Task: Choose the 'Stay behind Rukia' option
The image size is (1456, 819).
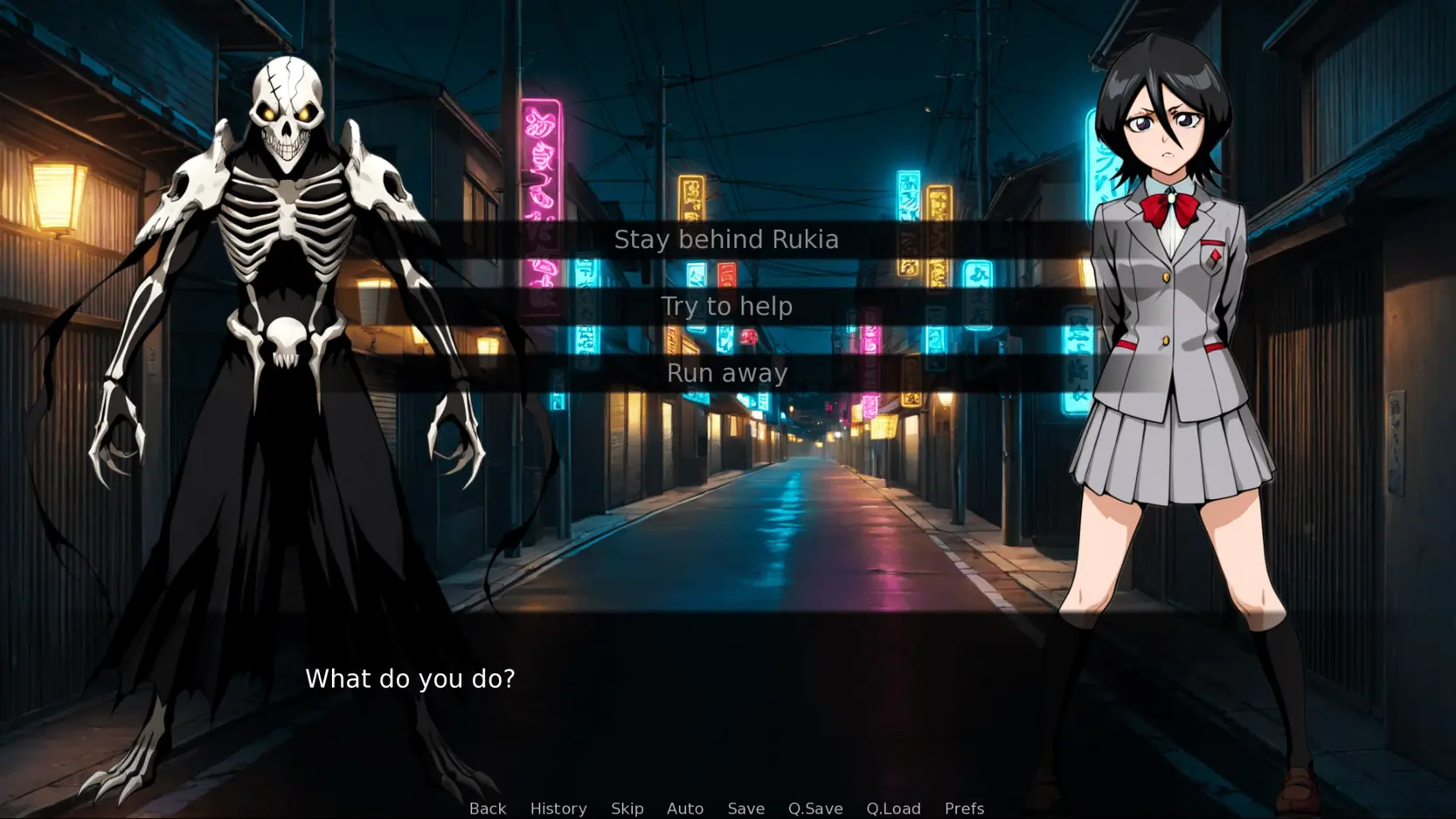Action: 726,239
